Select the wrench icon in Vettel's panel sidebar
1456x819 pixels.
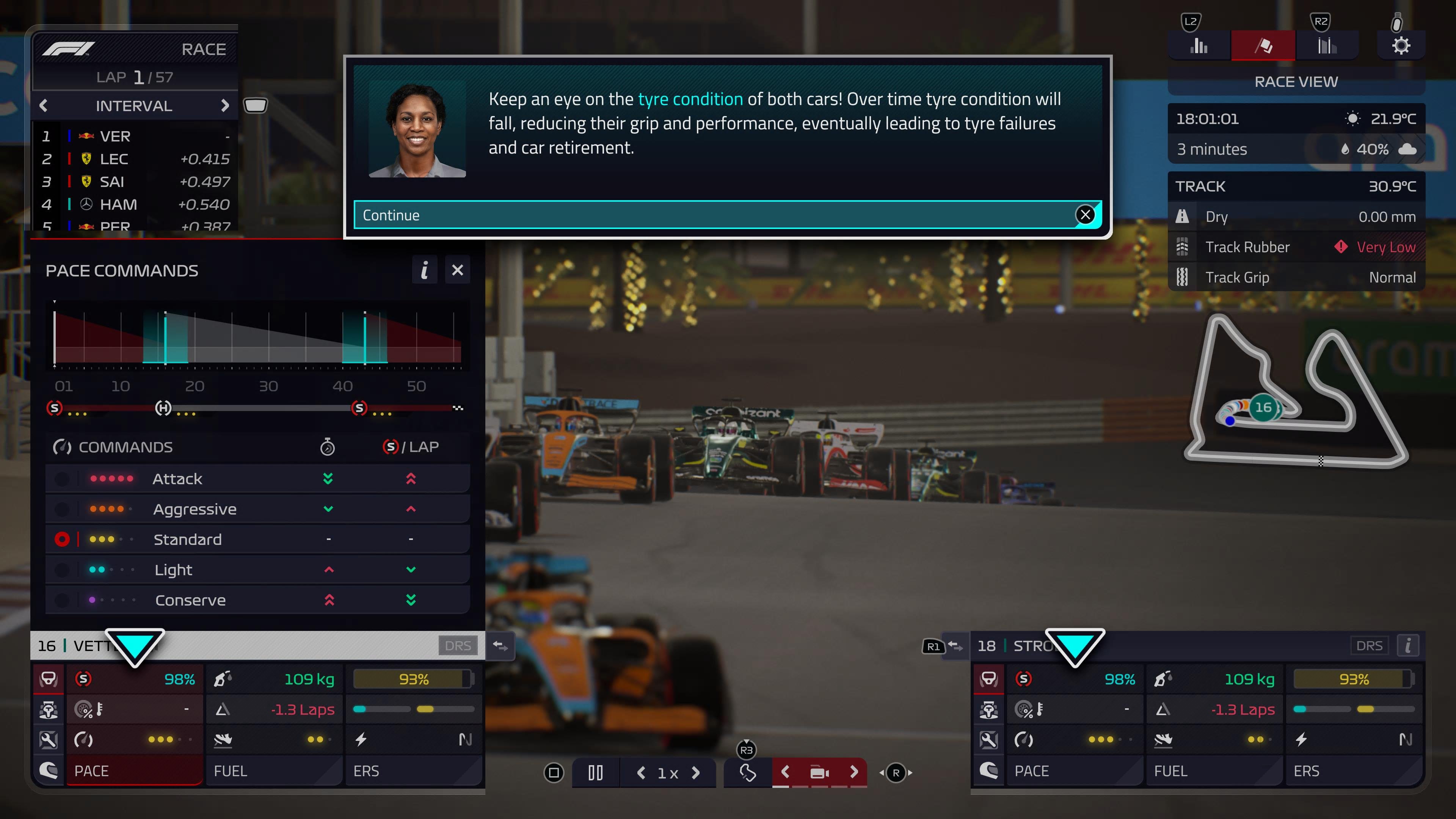click(x=49, y=740)
